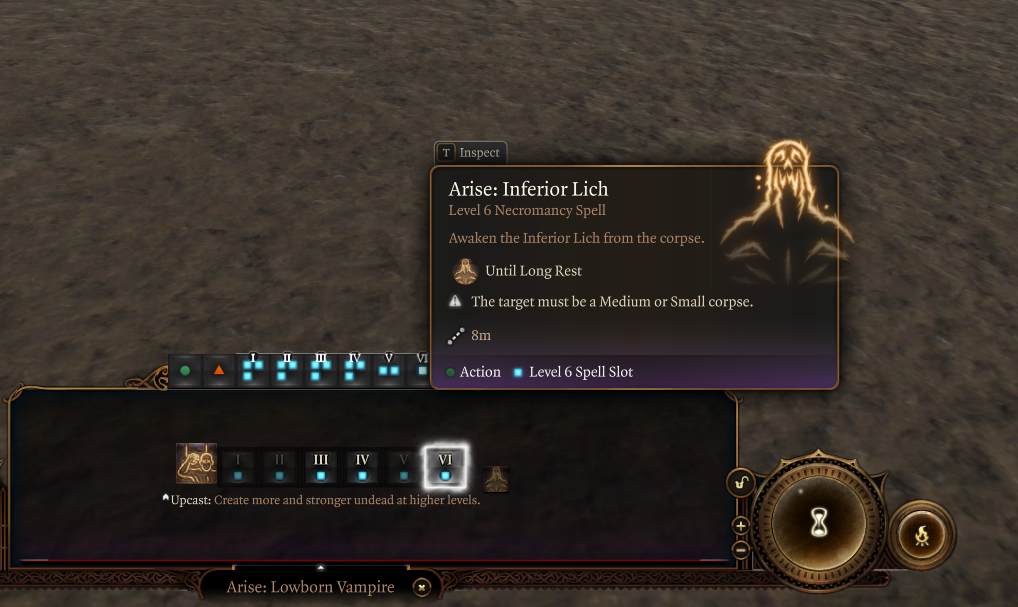
Task: Select the level VI spell slot
Action: point(445,467)
